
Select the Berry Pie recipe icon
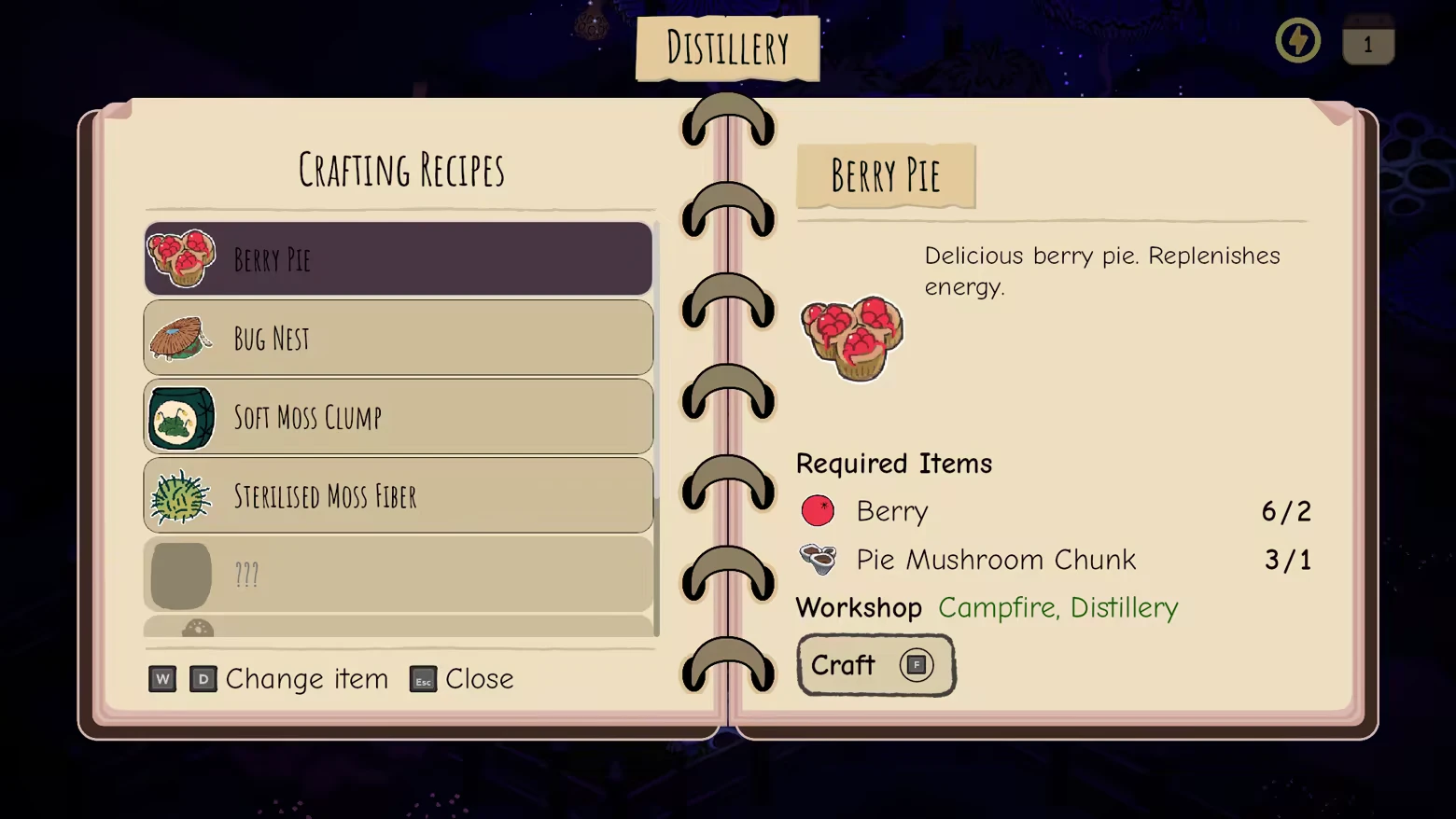tap(180, 258)
